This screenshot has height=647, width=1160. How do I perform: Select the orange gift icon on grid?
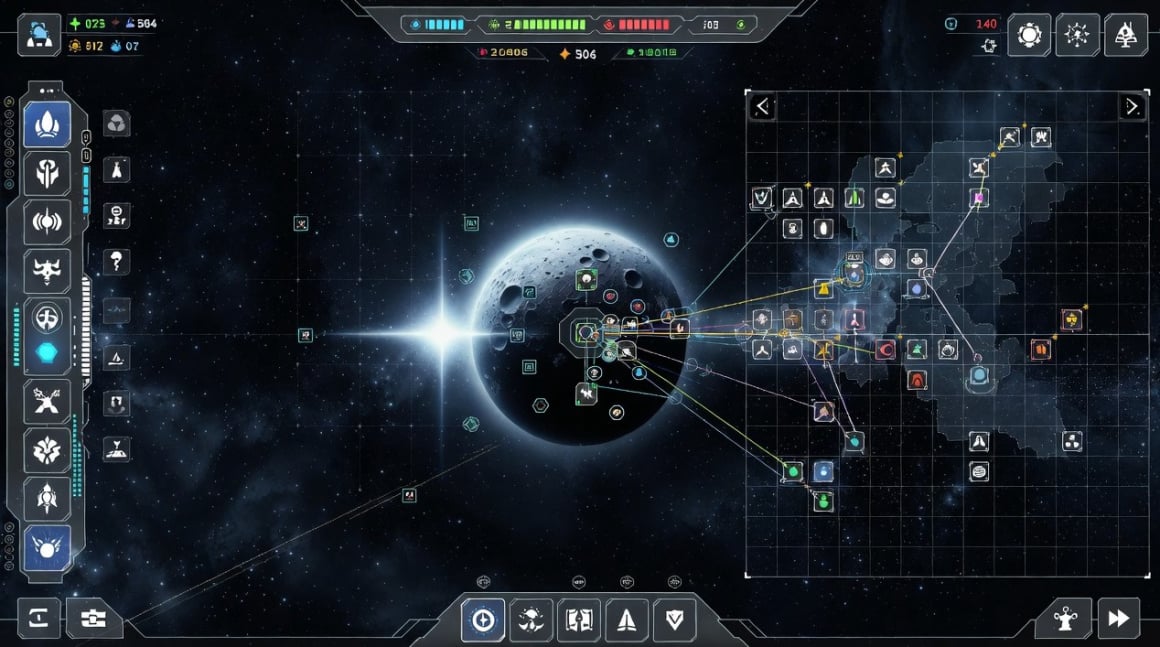pos(1040,349)
